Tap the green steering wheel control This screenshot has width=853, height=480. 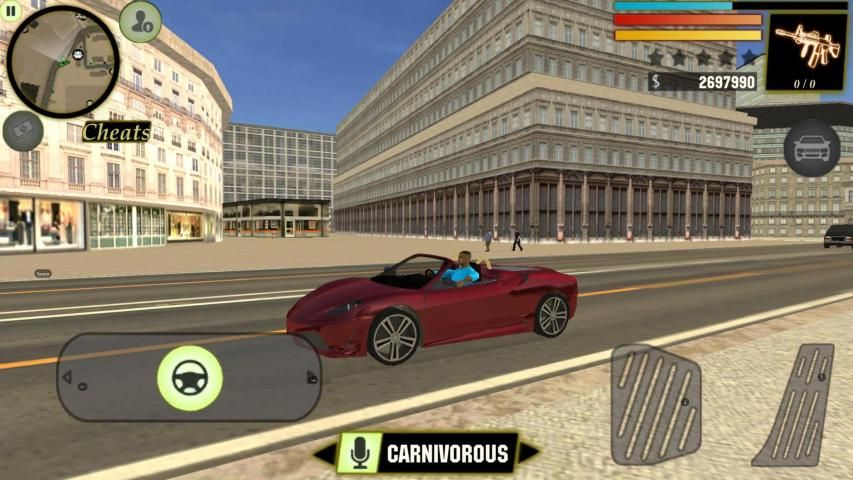point(189,378)
